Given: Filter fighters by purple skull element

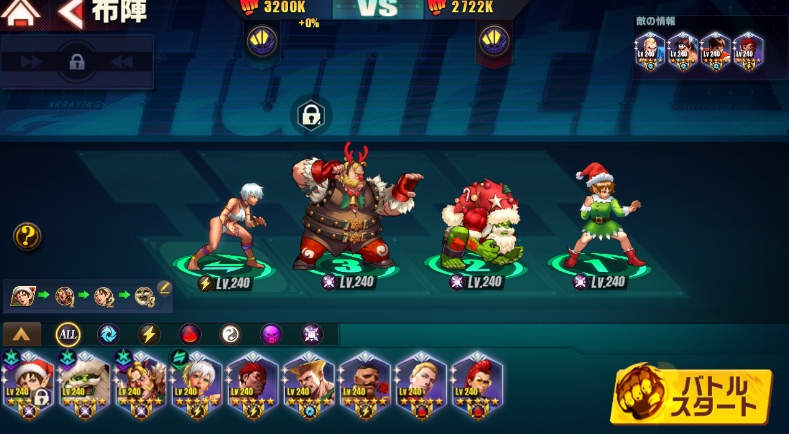Looking at the screenshot, I should [x=271, y=334].
